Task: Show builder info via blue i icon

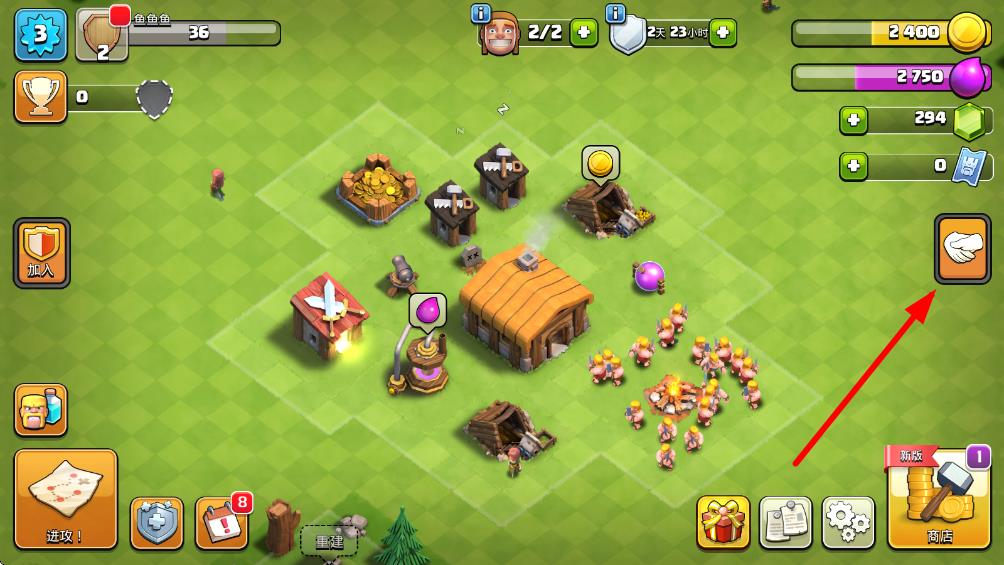Action: click(x=480, y=13)
